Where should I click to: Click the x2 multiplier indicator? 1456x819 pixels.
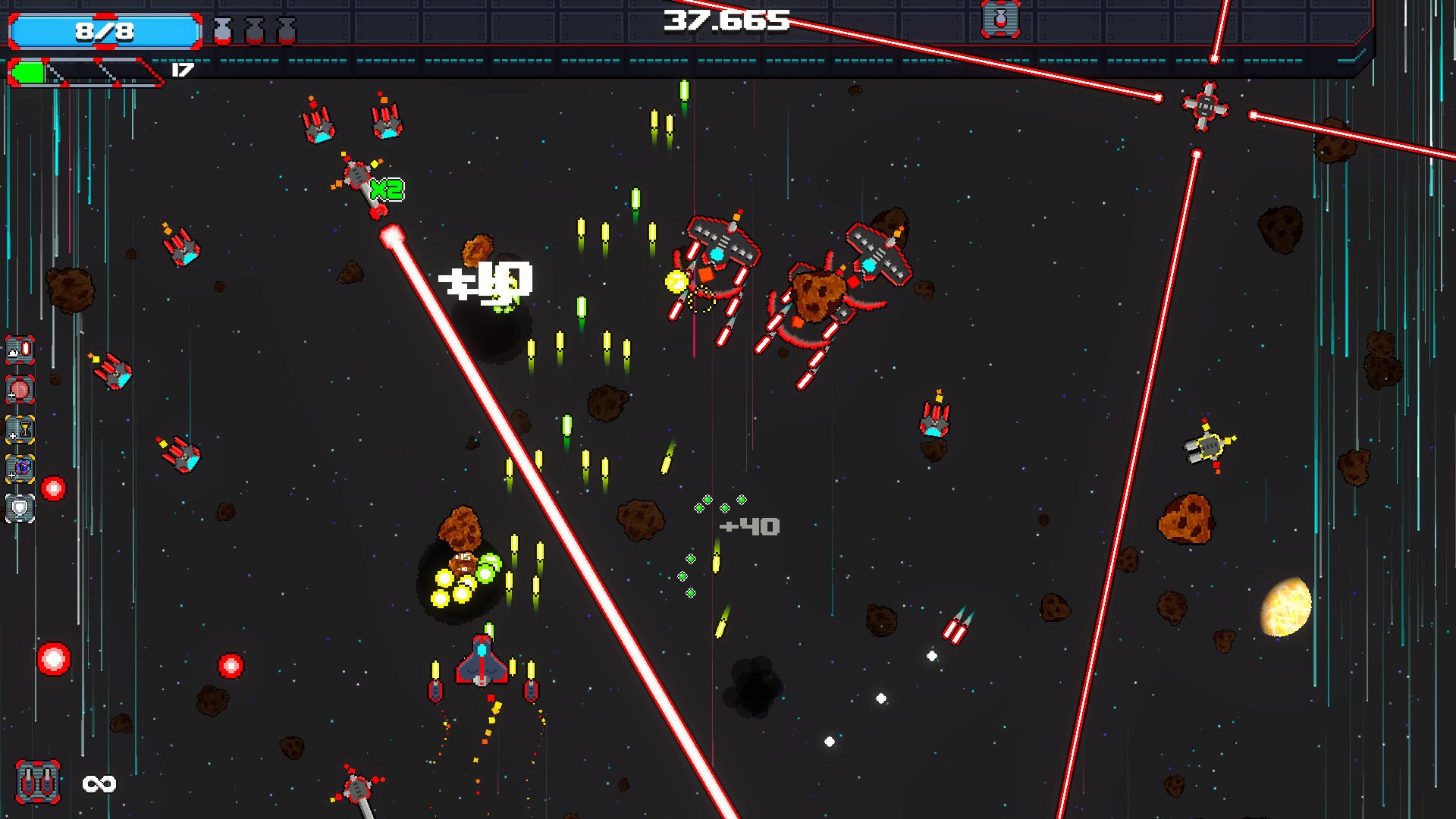[x=387, y=191]
